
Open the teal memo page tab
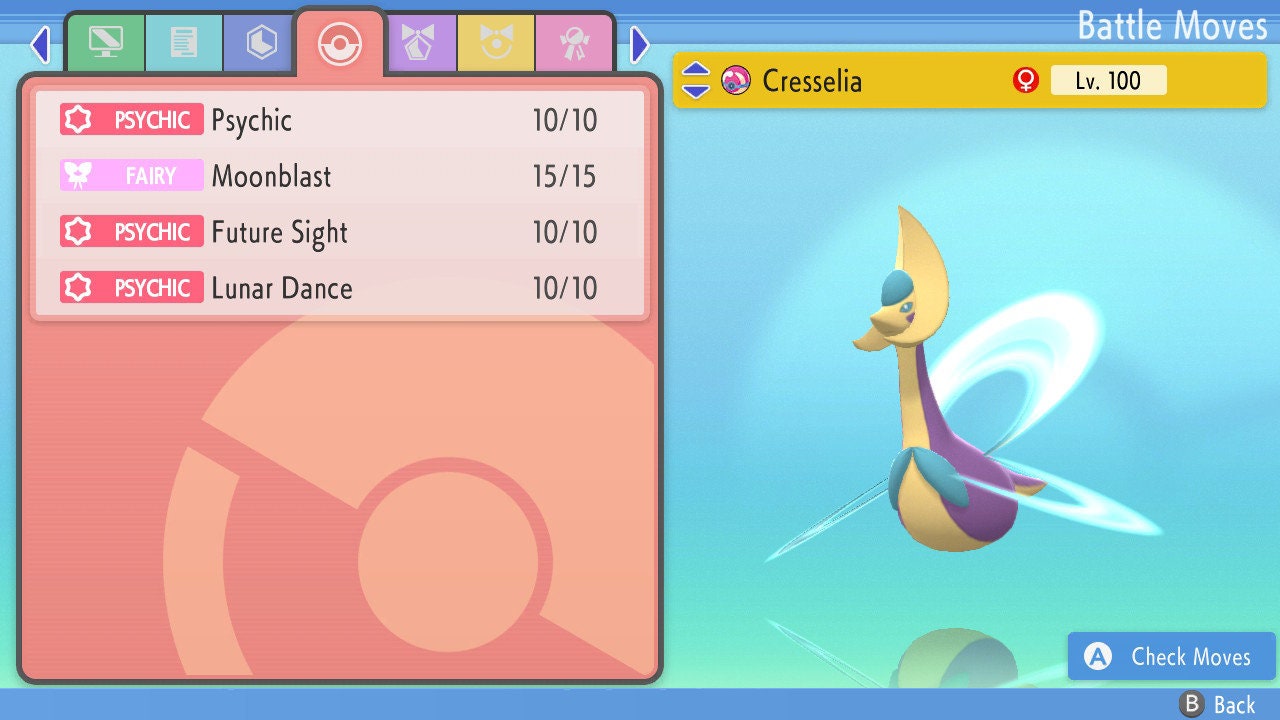pos(184,42)
